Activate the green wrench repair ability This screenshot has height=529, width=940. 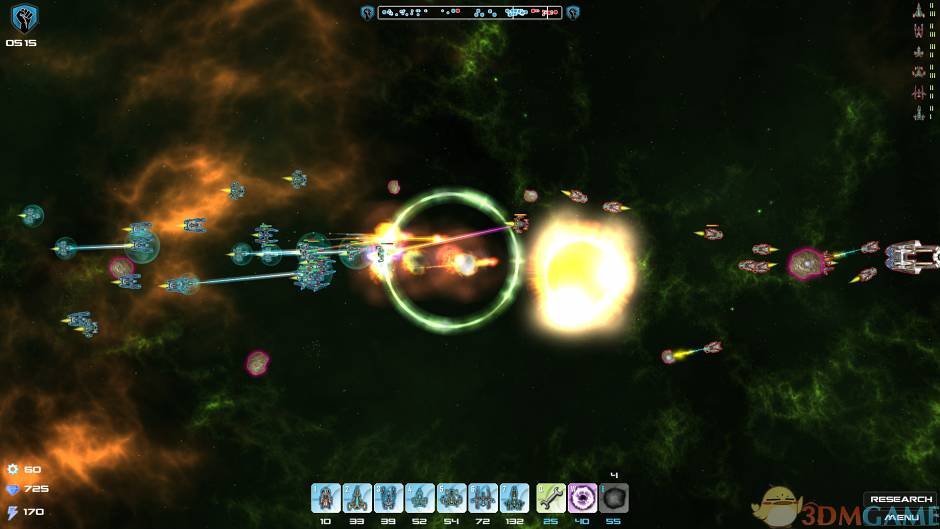[551, 498]
